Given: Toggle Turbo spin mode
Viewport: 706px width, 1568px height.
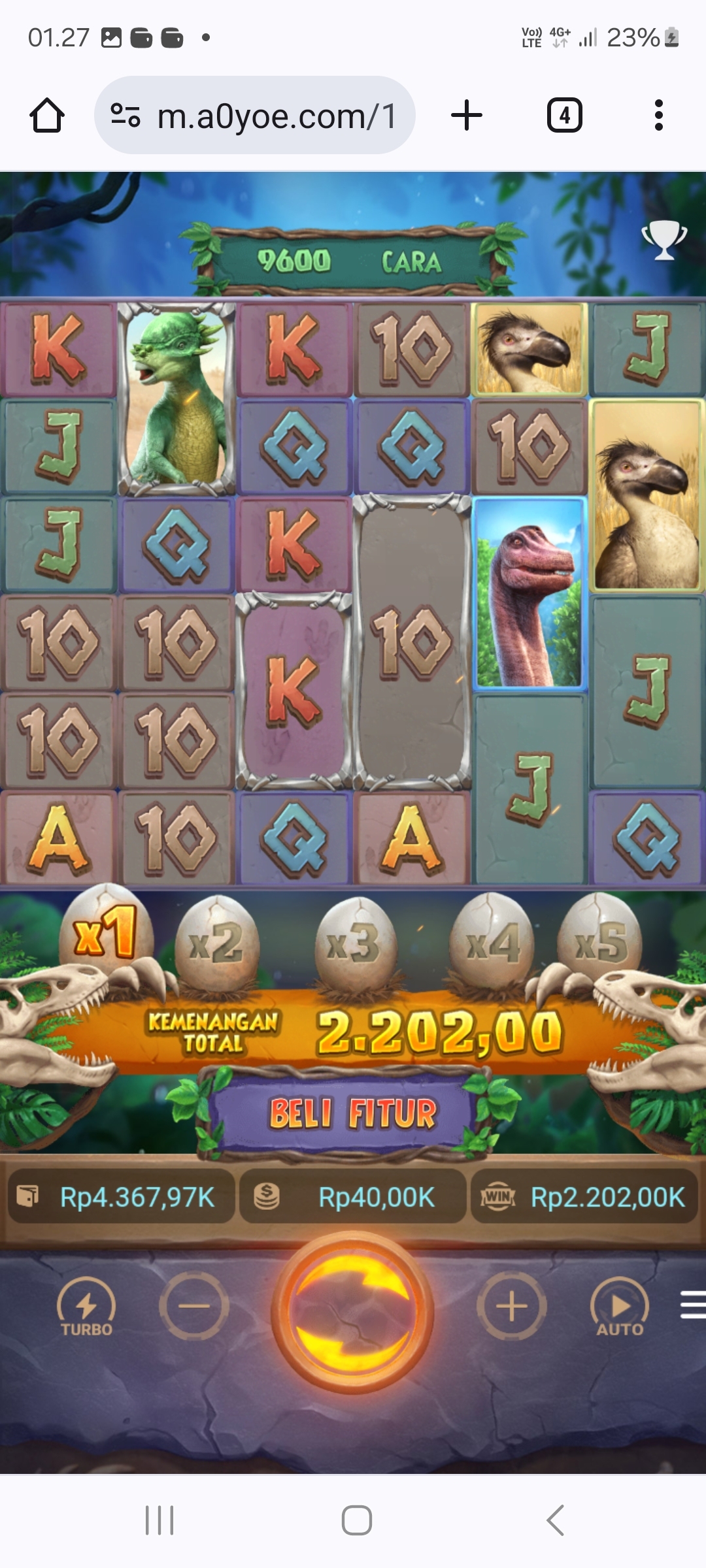Looking at the screenshot, I should tap(86, 1308).
